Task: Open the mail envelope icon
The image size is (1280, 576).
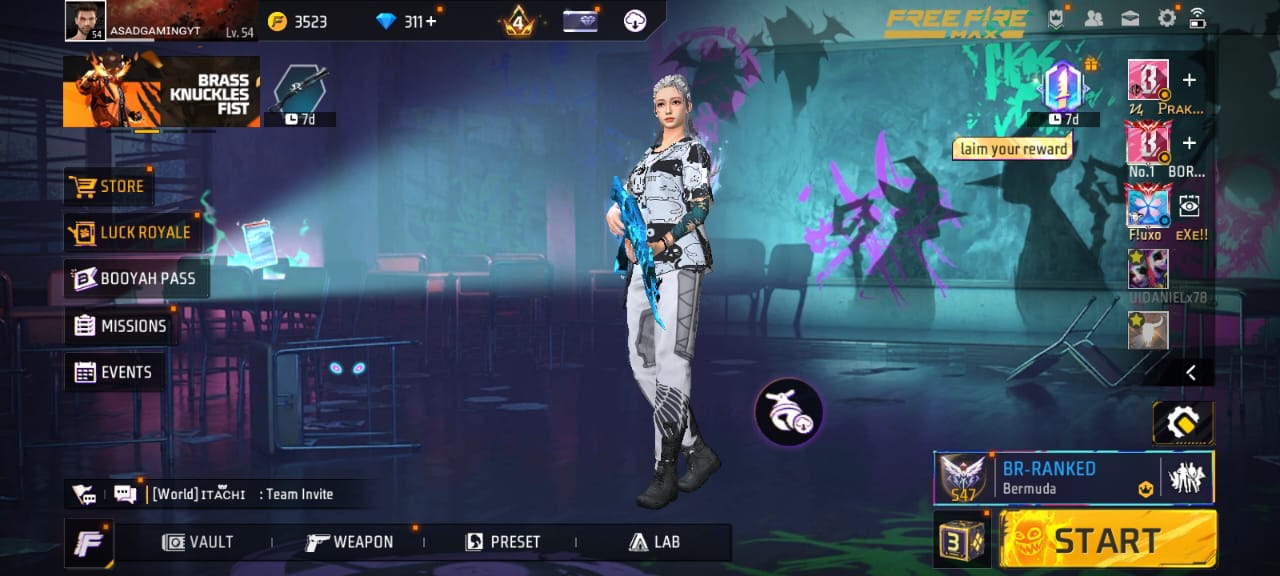Action: (1130, 18)
